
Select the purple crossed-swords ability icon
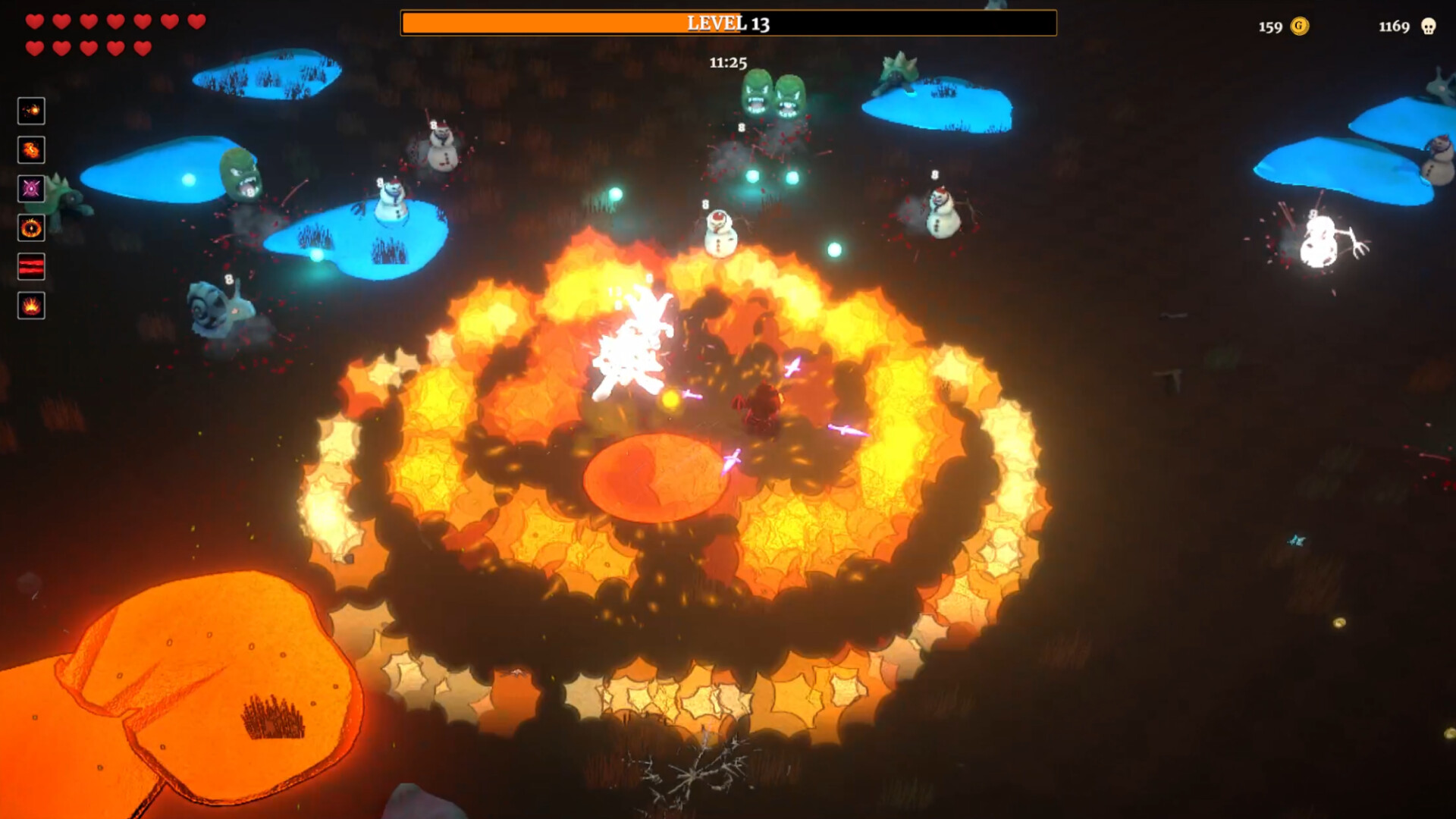31,190
